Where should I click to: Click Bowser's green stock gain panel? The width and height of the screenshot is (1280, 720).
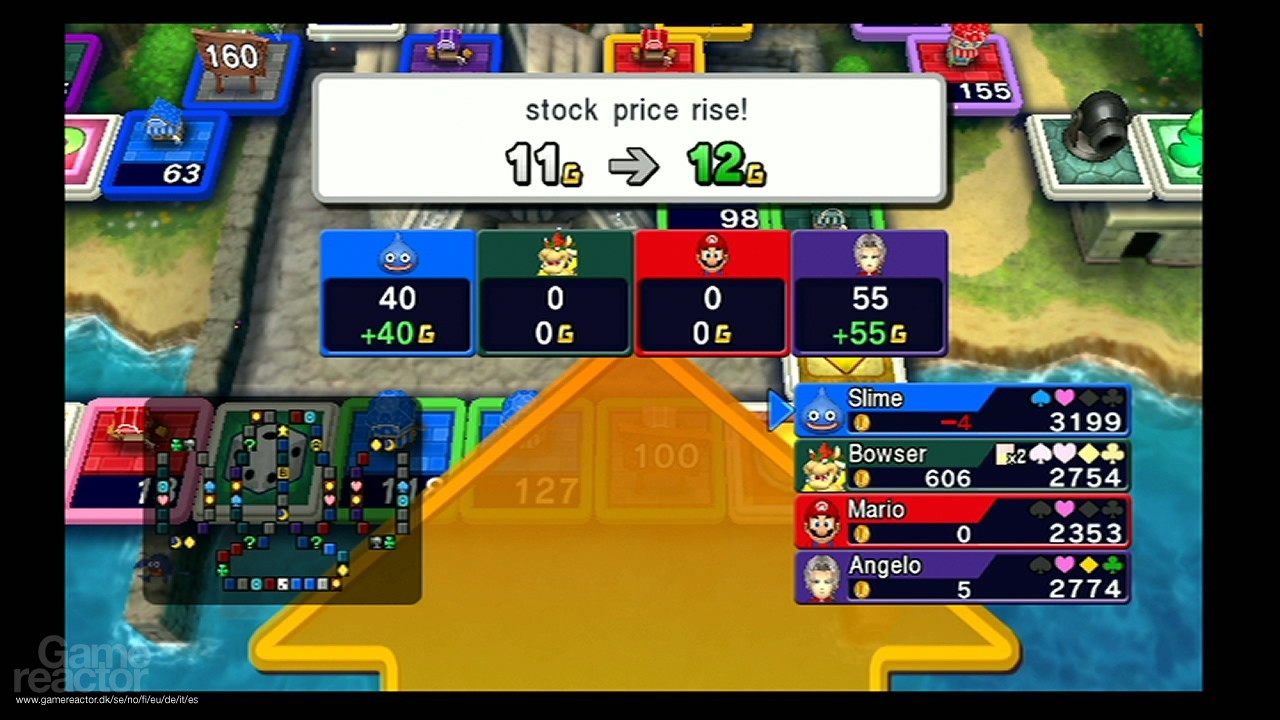(555, 293)
